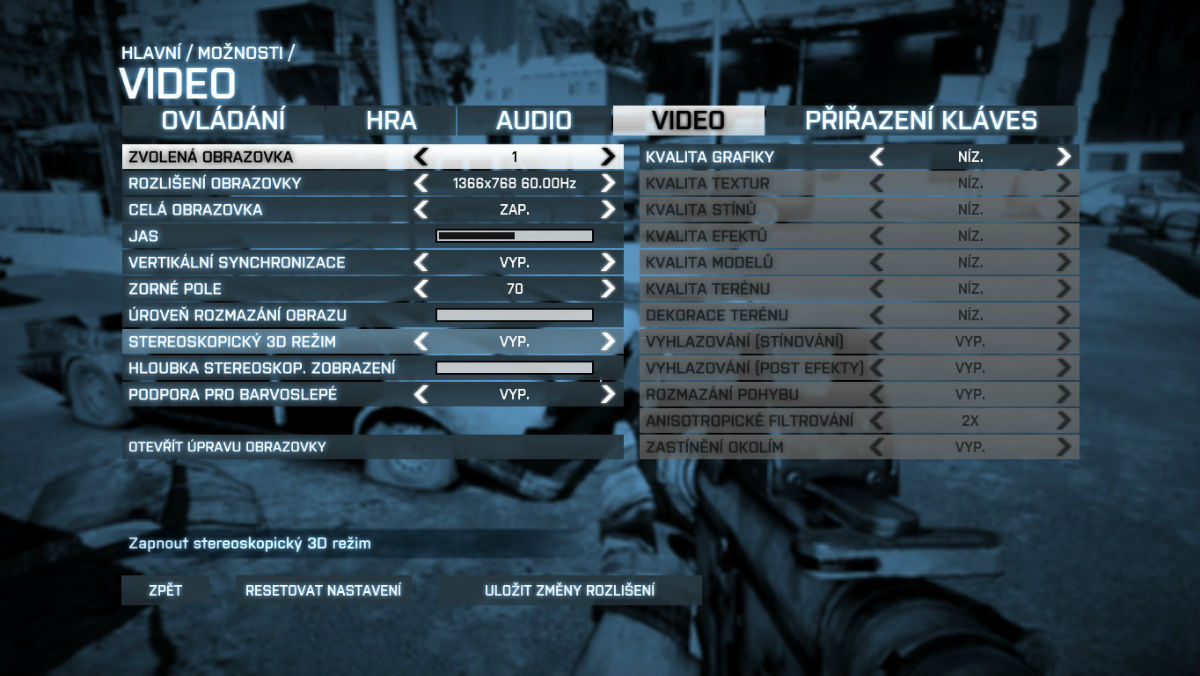The width and height of the screenshot is (1200, 676).
Task: Decrease Zorné pole with the left arrow
Action: pos(421,289)
